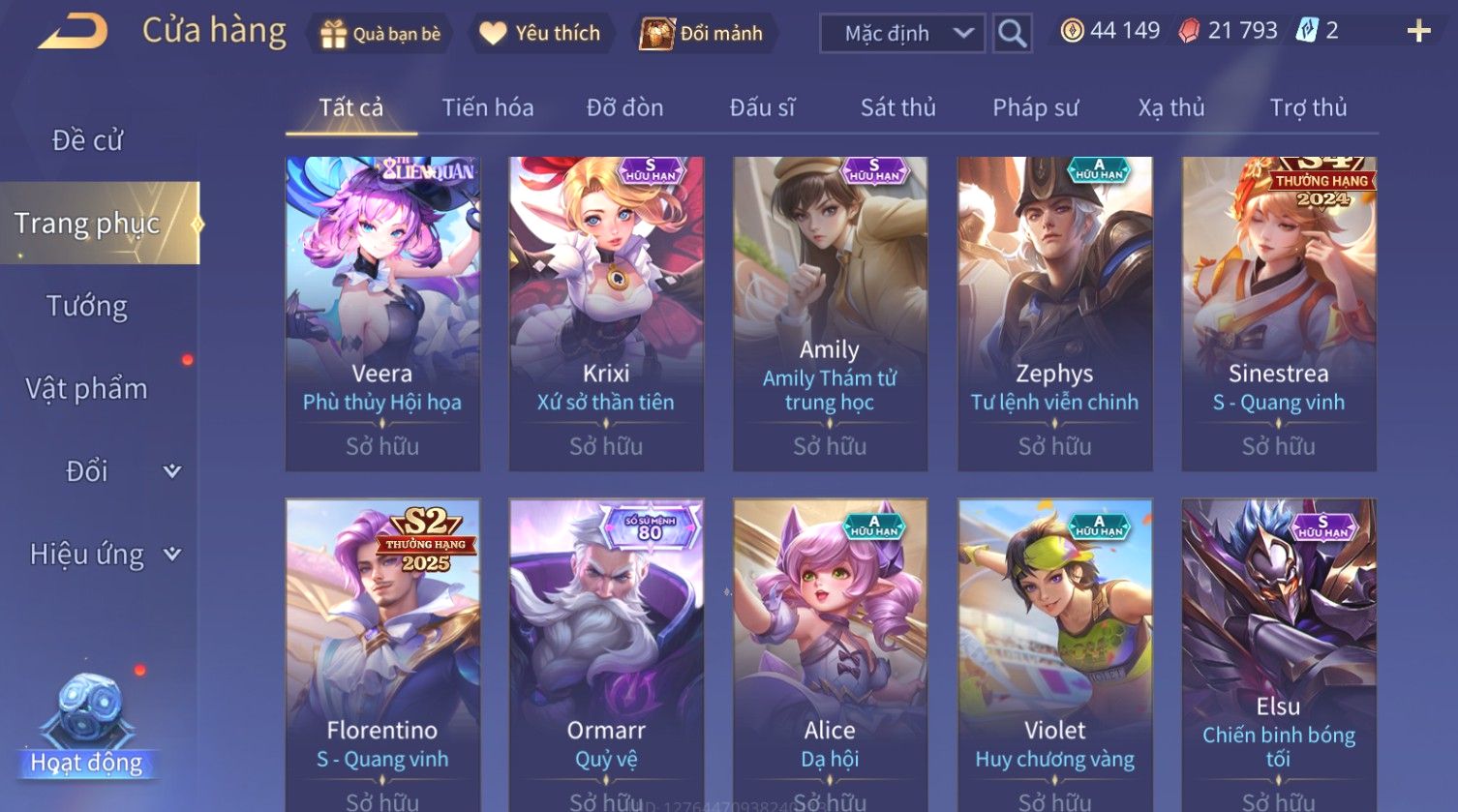1458x812 pixels.
Task: Select the Pháp sư tab
Action: 1035,107
